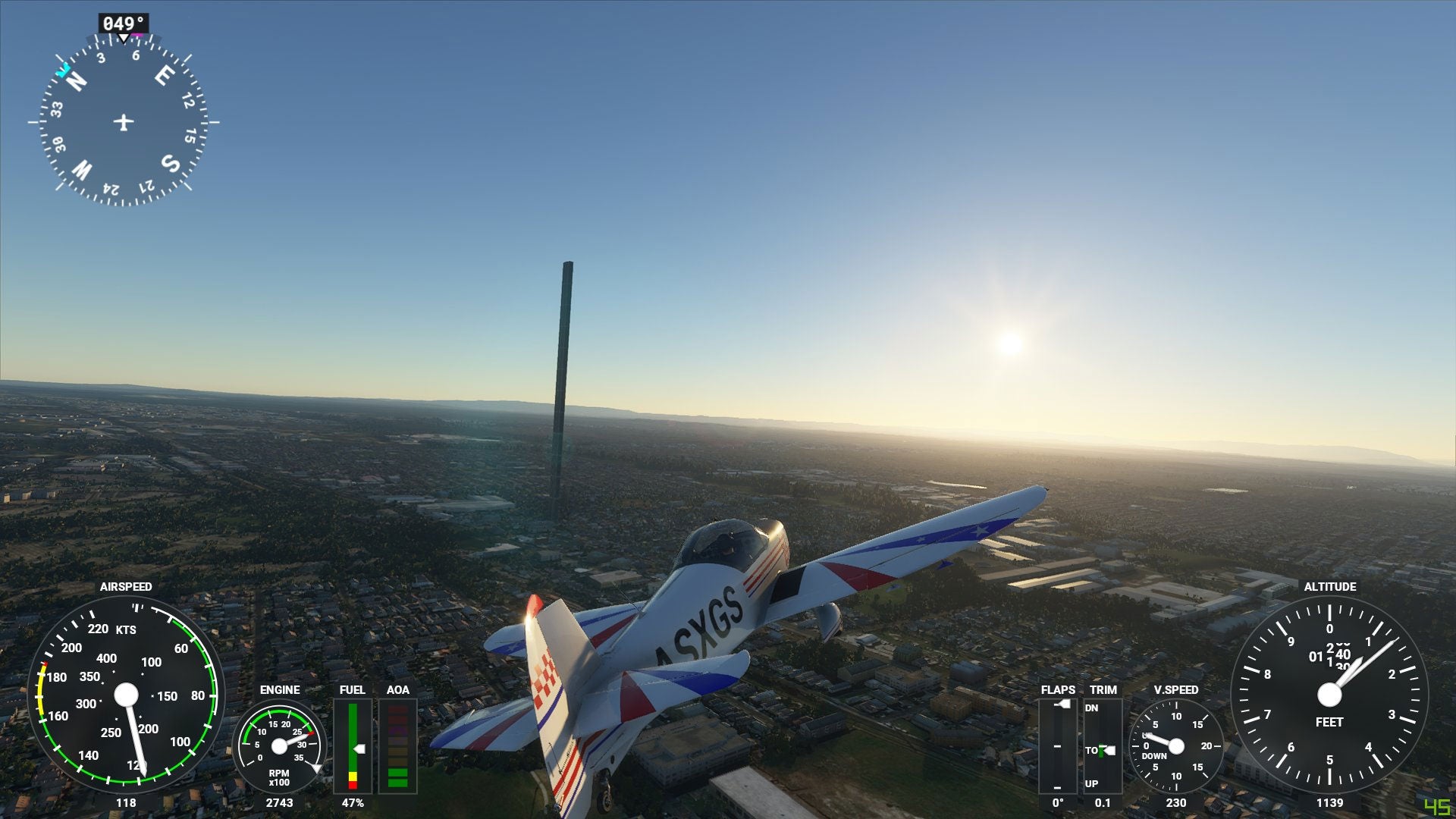Screen dimensions: 1456x819
Task: Click the DOWN label on V.SPEED gauge
Action: (x=1154, y=755)
